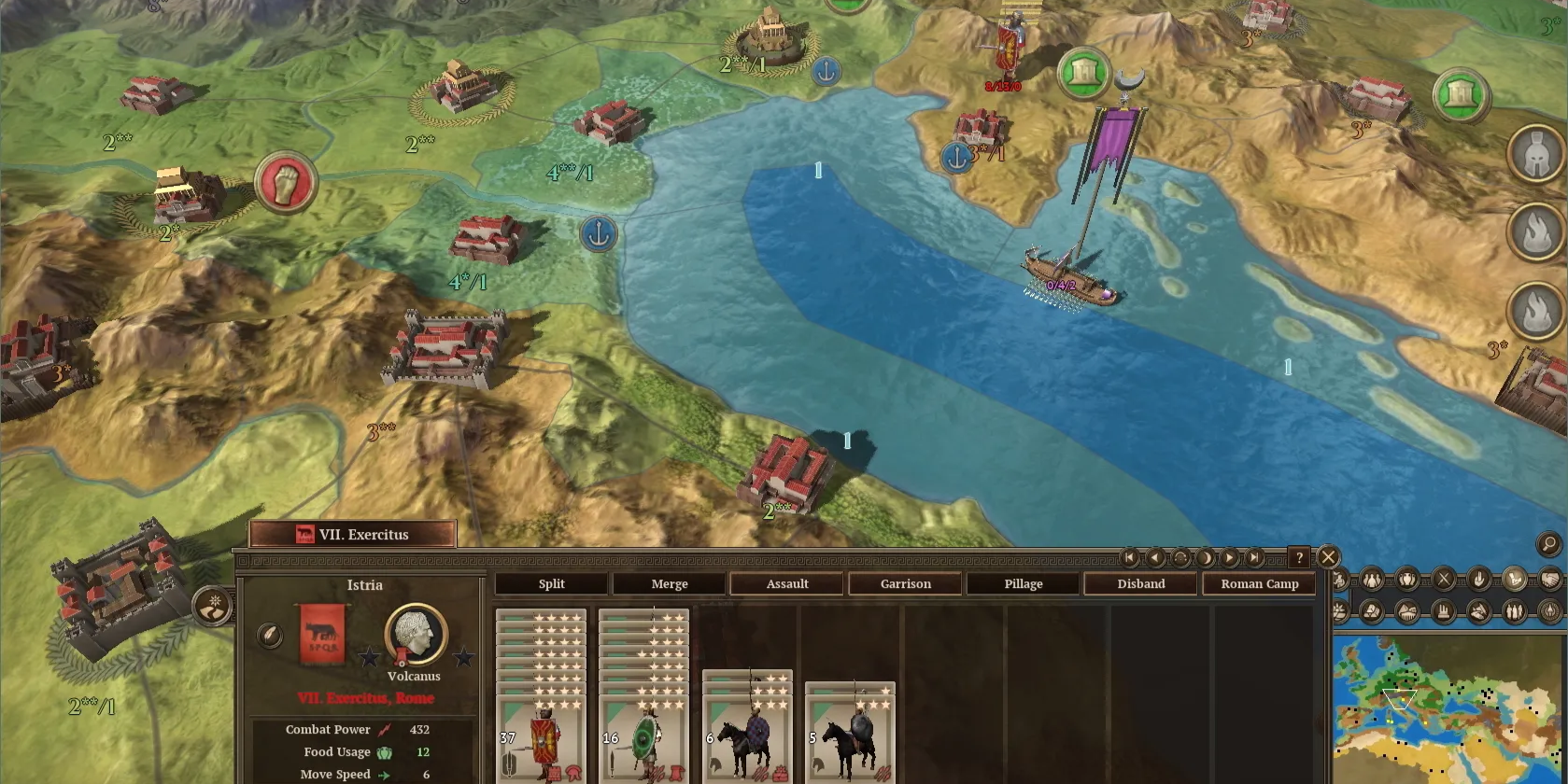Image resolution: width=1568 pixels, height=784 pixels.
Task: Toggle the buildings map overlay icon
Action: tap(1444, 610)
